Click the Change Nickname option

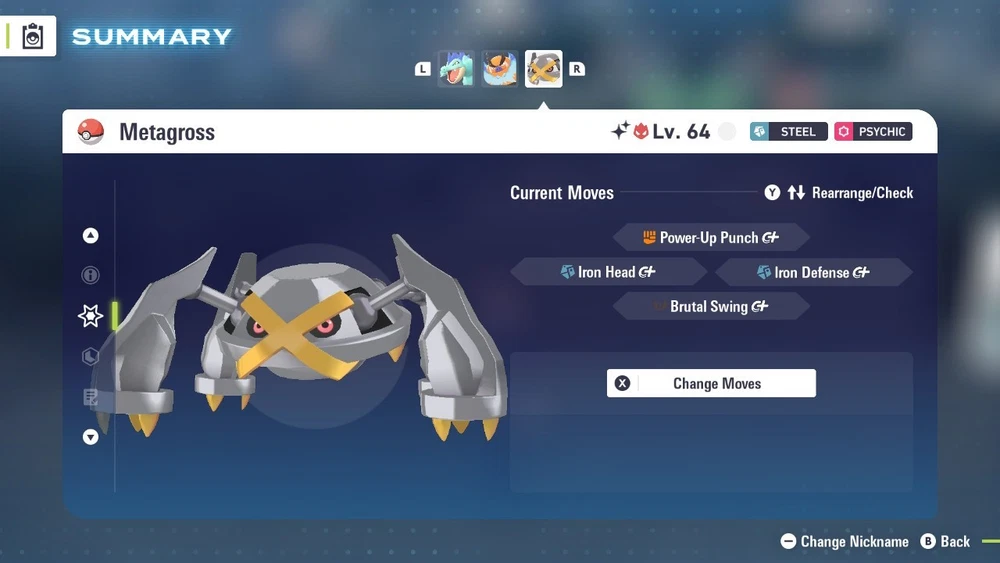click(x=845, y=541)
